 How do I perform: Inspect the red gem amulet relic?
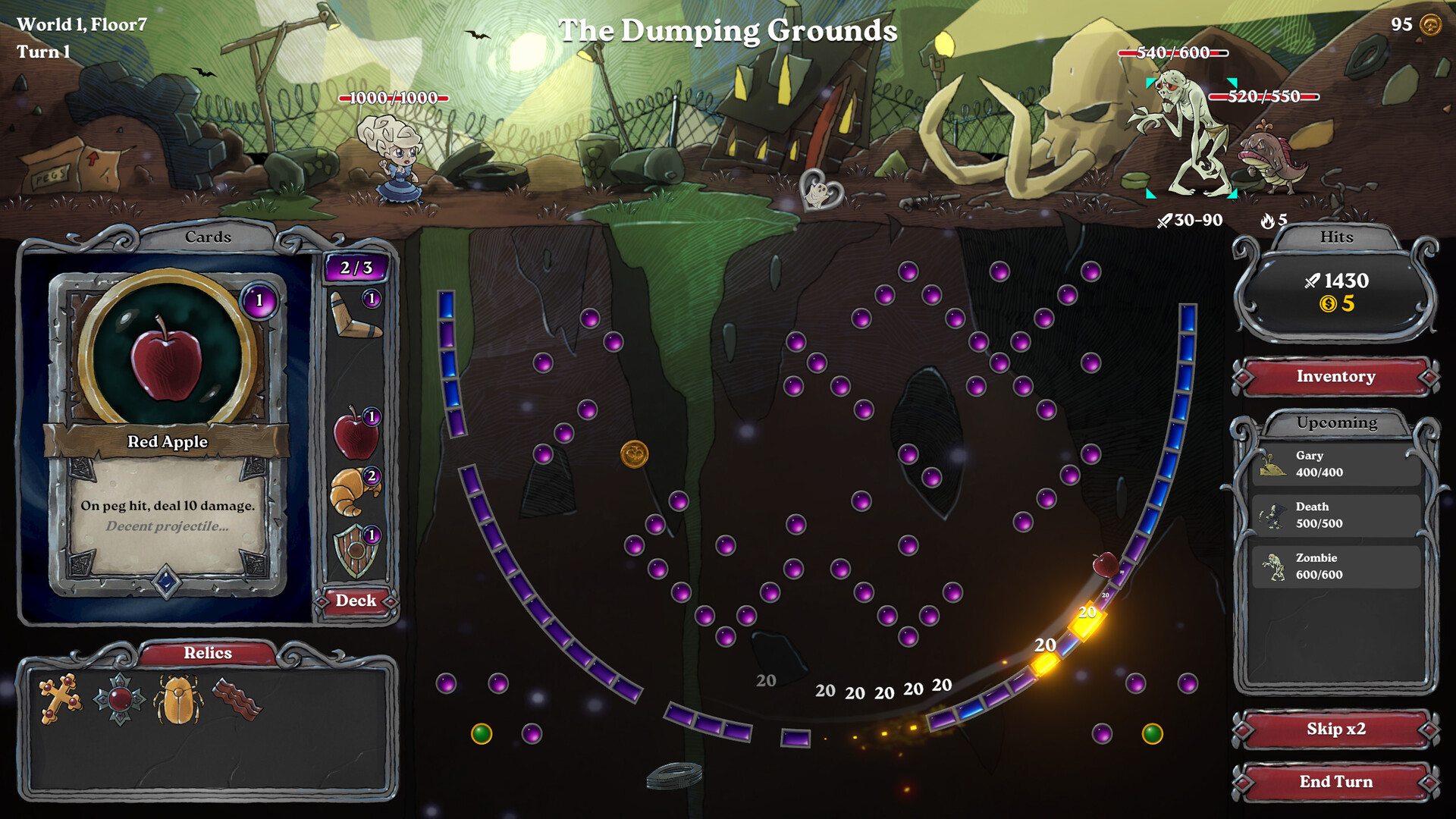pyautogui.click(x=119, y=698)
